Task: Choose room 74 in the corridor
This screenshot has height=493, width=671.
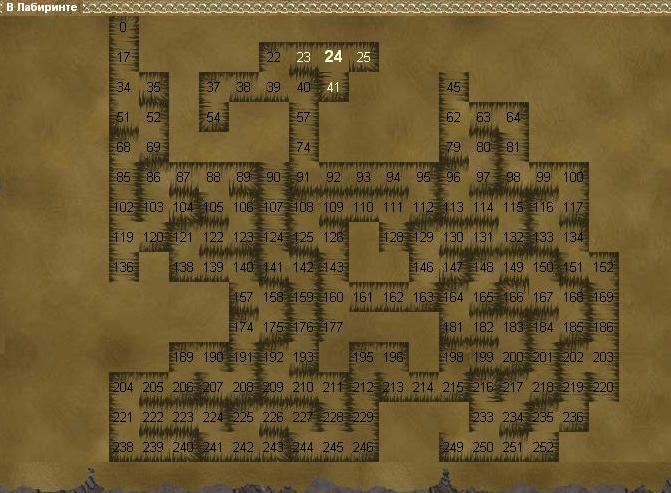Action: tap(303, 147)
